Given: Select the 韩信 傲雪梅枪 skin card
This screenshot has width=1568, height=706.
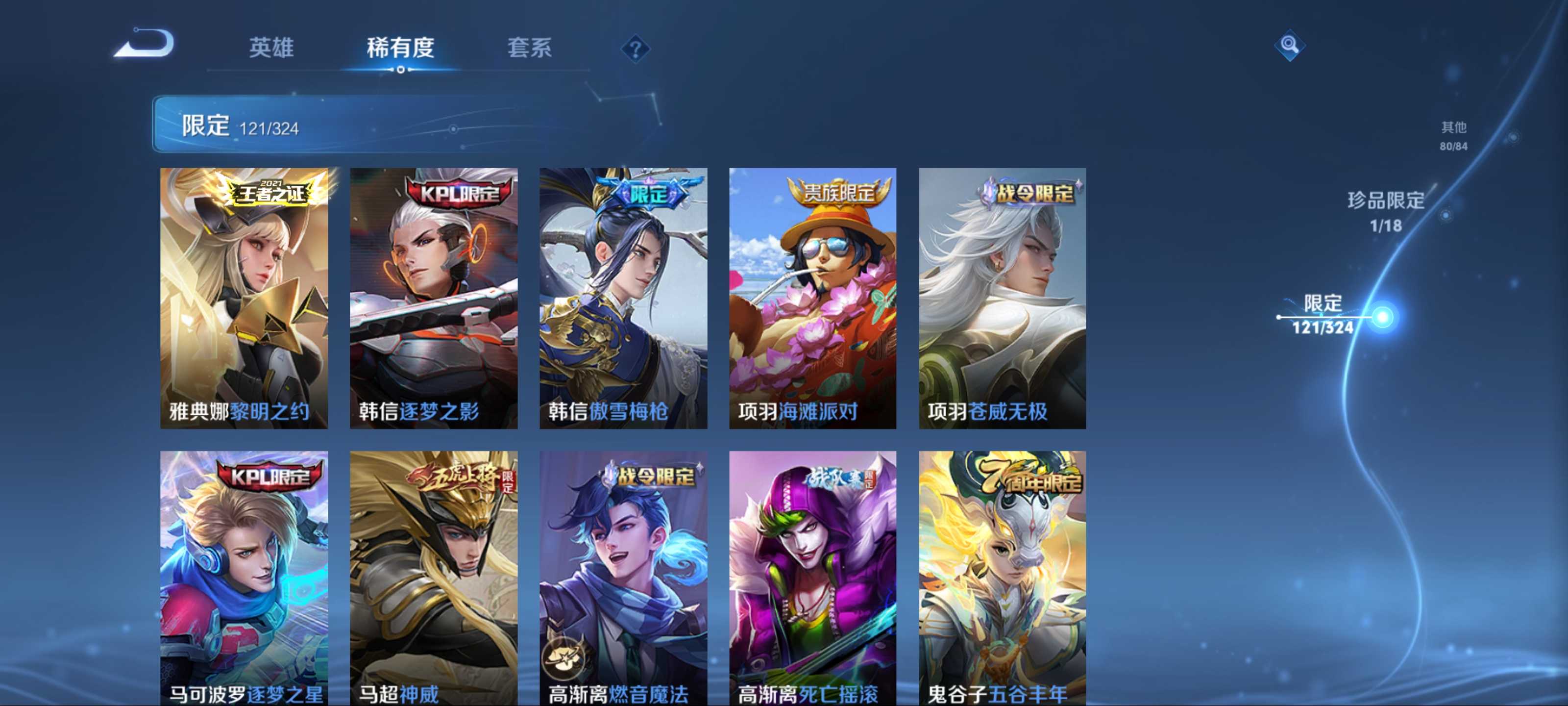Looking at the screenshot, I should 623,298.
